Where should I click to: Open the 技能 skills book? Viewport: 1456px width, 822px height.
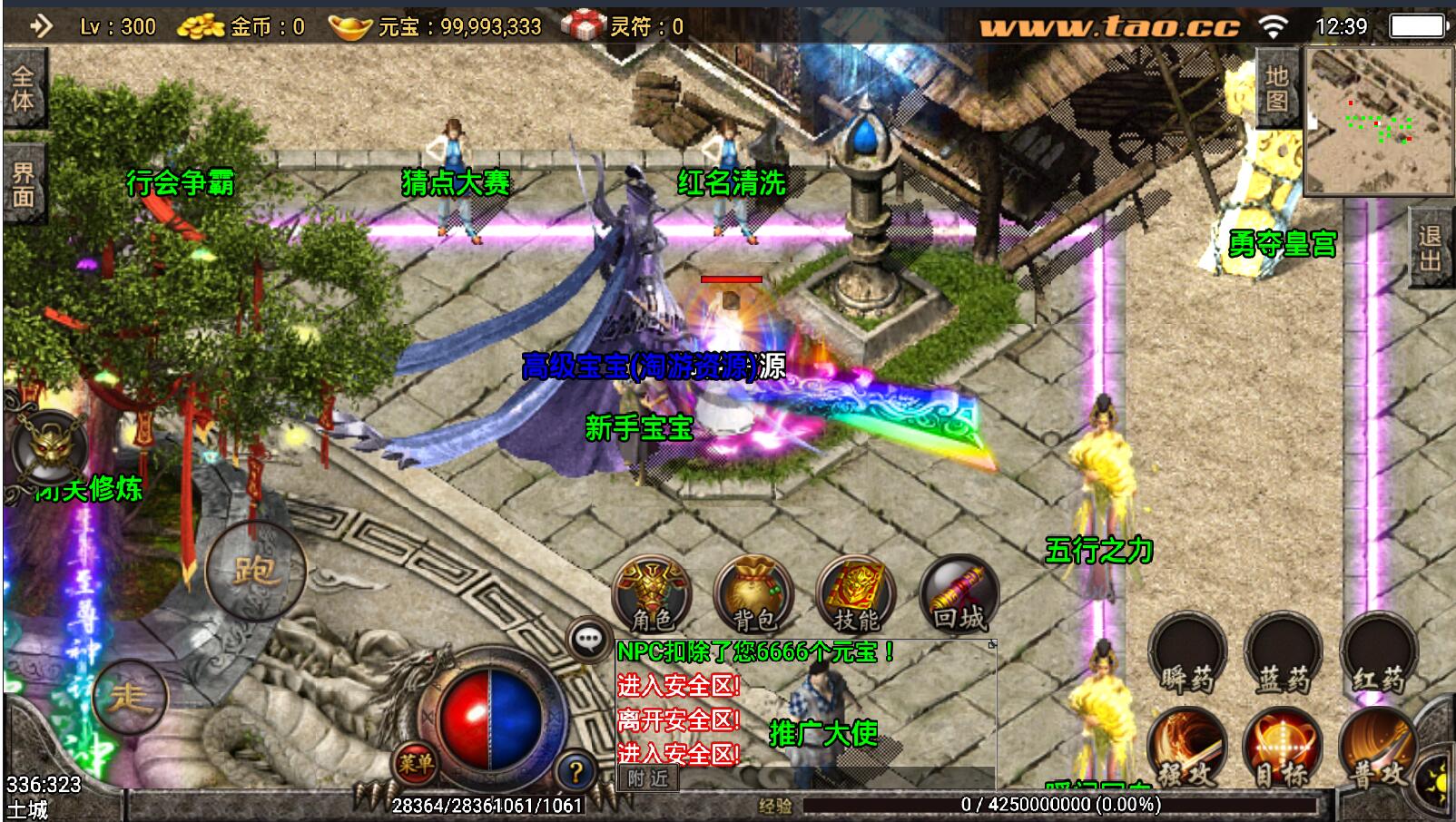(856, 594)
